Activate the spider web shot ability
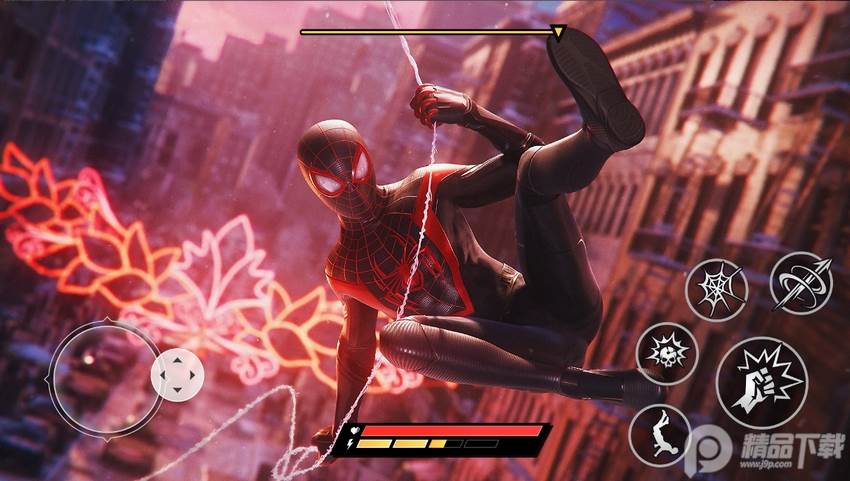This screenshot has height=481, width=850. point(716,288)
